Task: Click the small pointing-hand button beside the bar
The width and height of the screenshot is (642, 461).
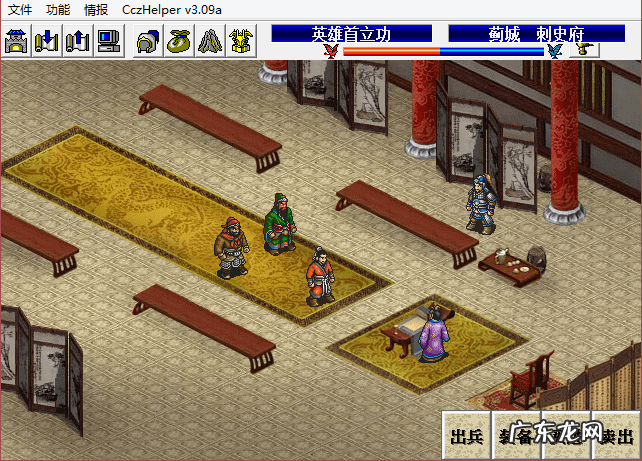Action: click(584, 50)
